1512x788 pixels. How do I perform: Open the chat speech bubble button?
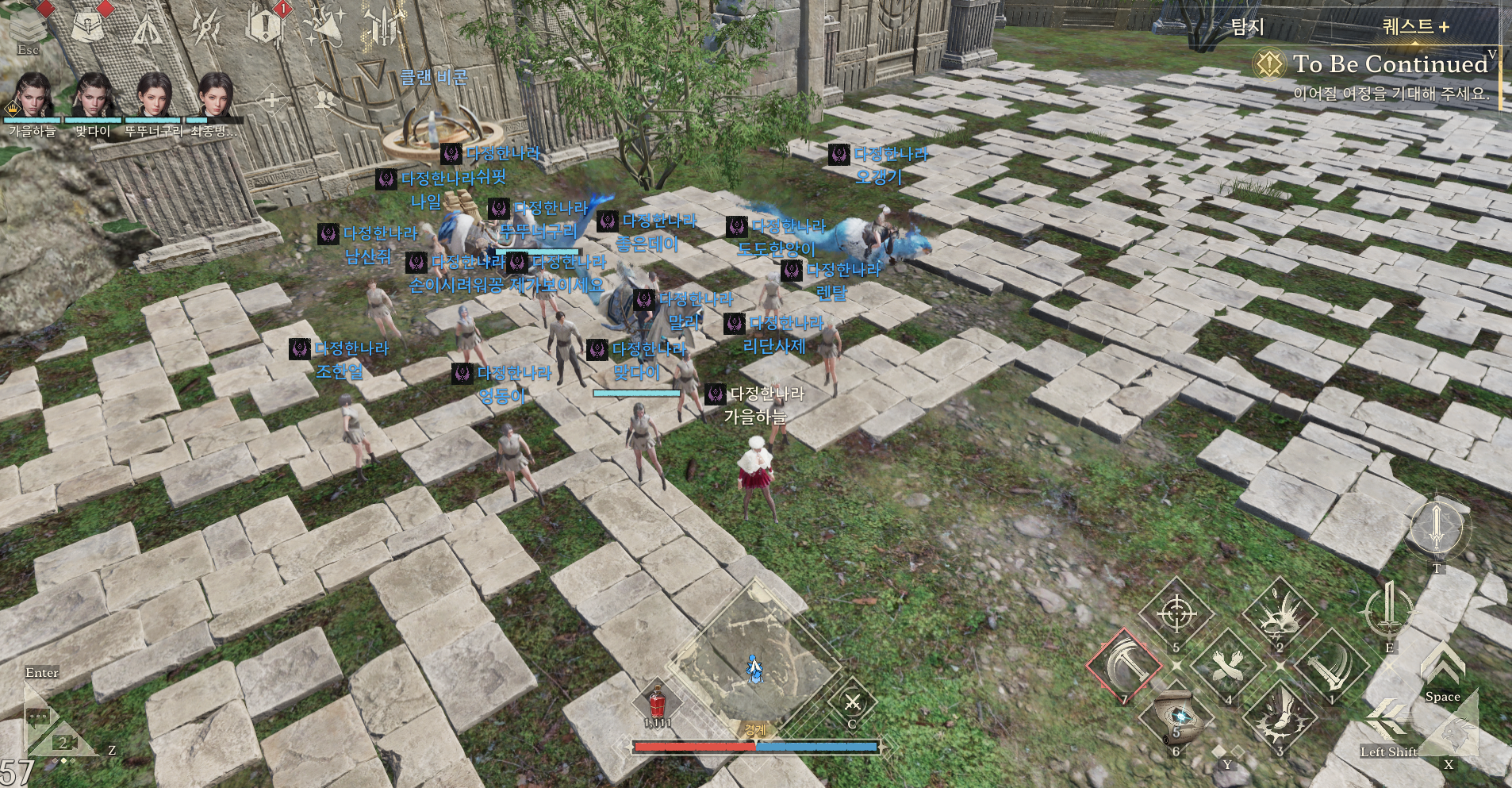pyautogui.click(x=38, y=717)
